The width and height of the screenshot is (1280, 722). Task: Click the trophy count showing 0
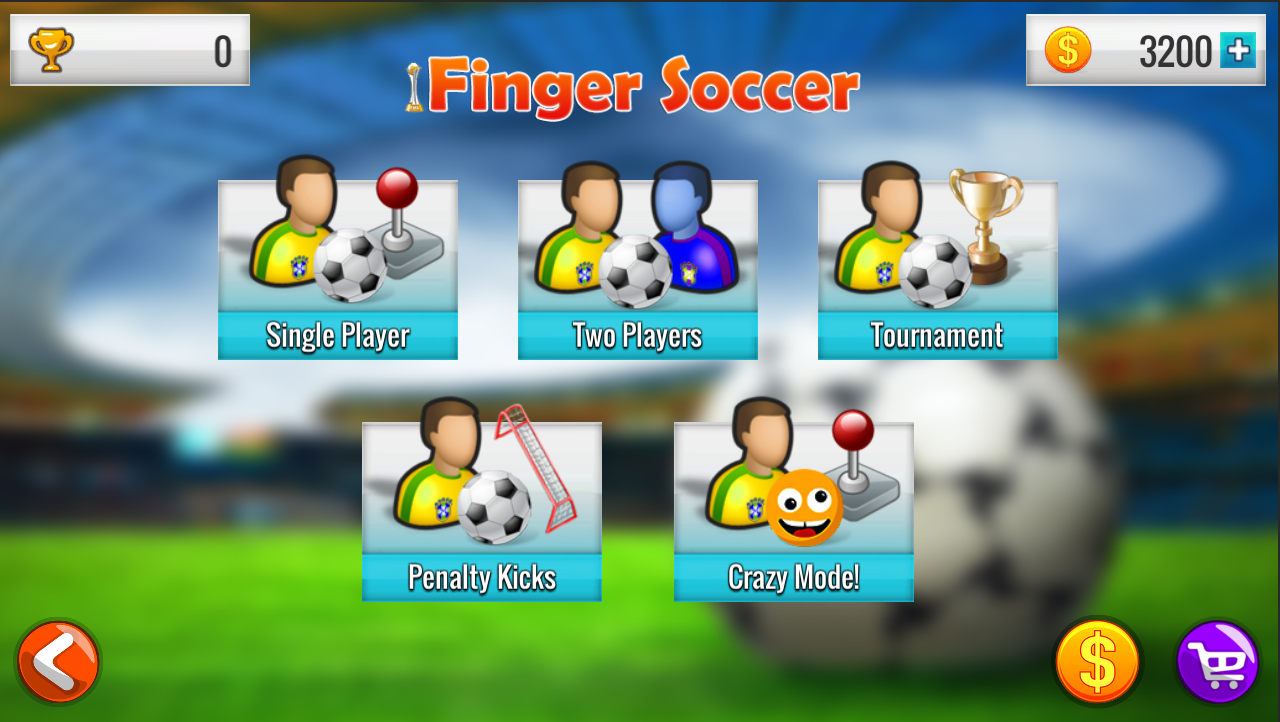tap(222, 49)
